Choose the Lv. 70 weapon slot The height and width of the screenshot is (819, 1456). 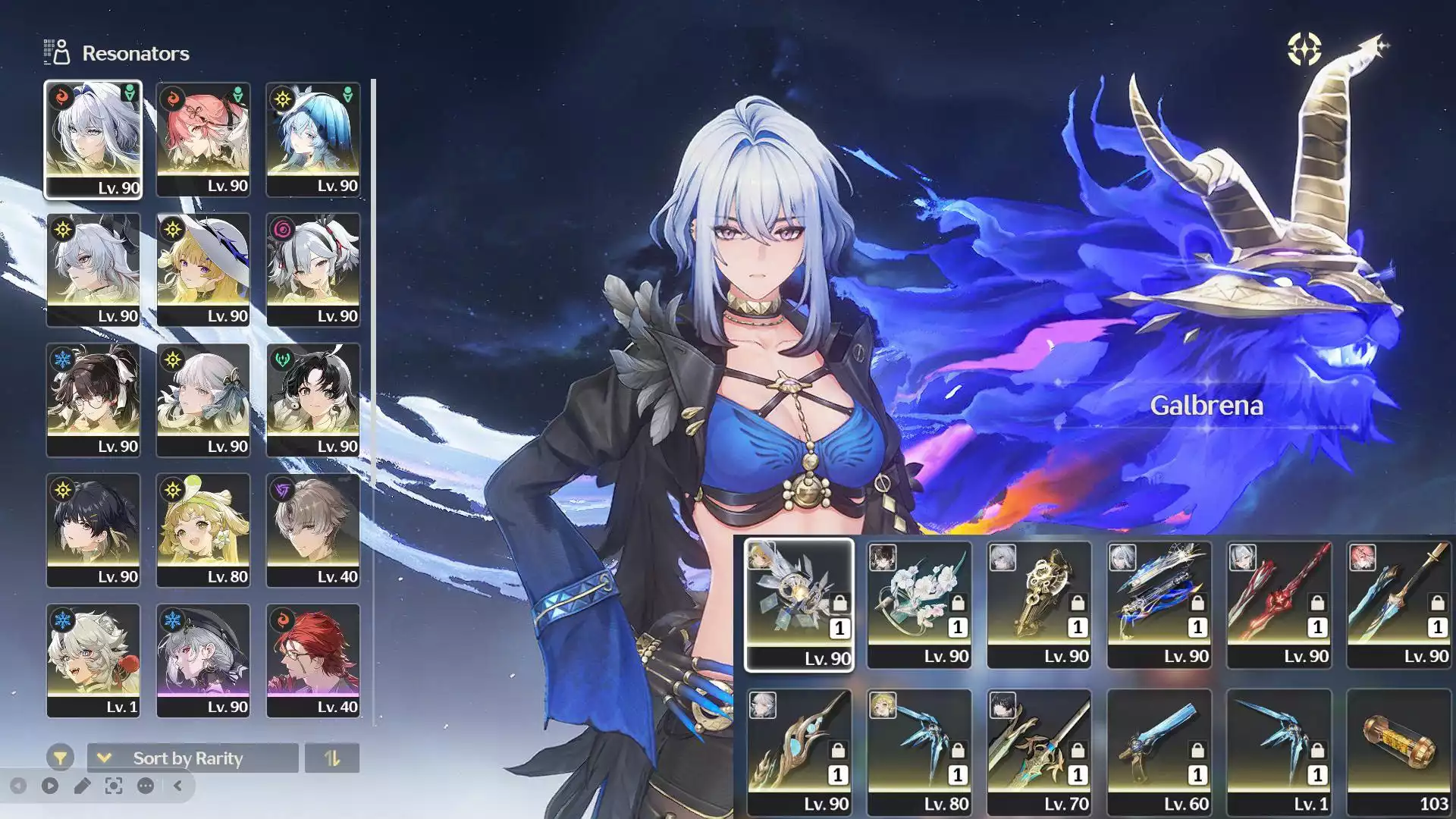(x=1038, y=752)
